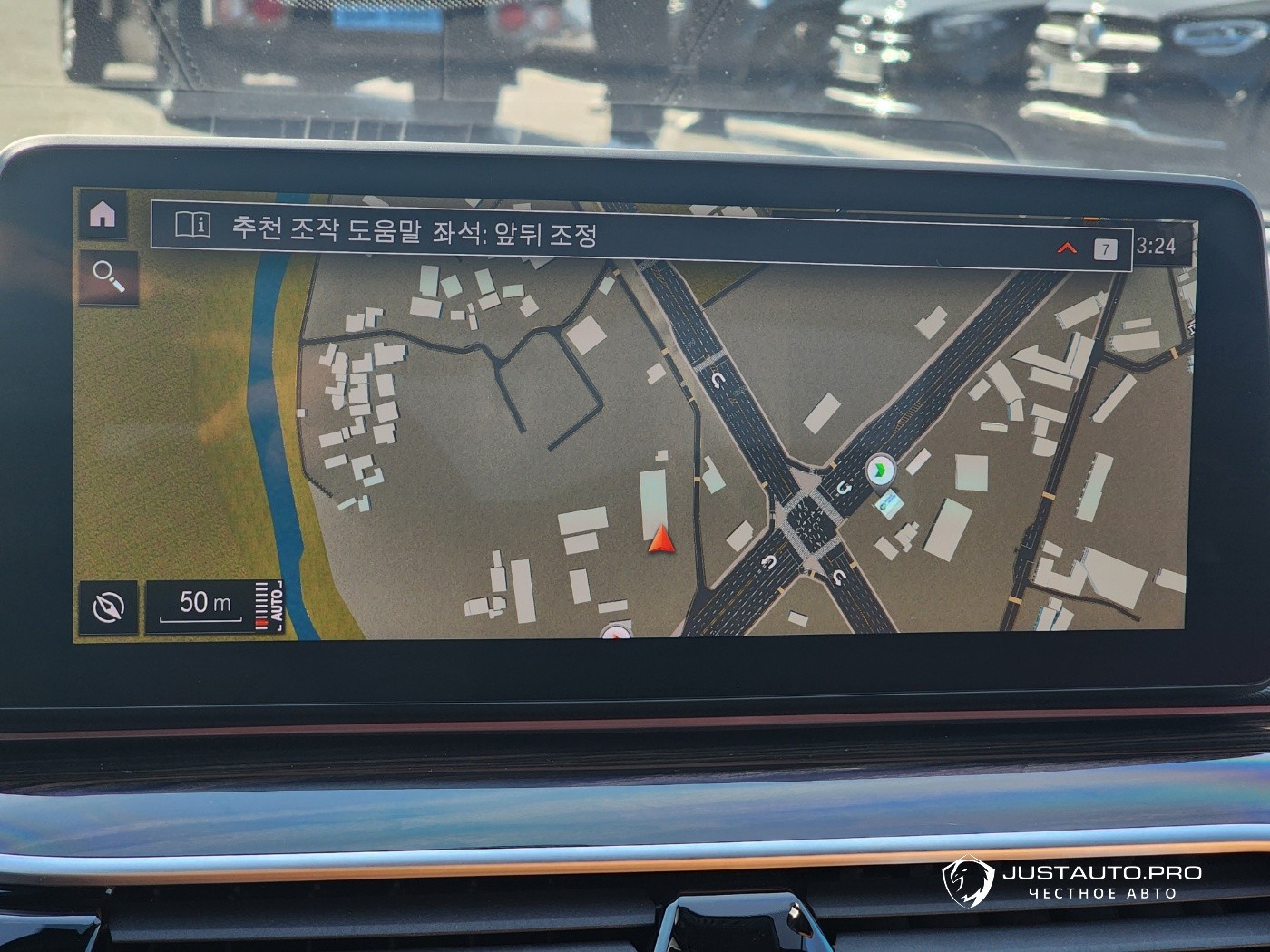Select the magnifying glass search button
This screenshot has width=1270, height=952.
[108, 277]
